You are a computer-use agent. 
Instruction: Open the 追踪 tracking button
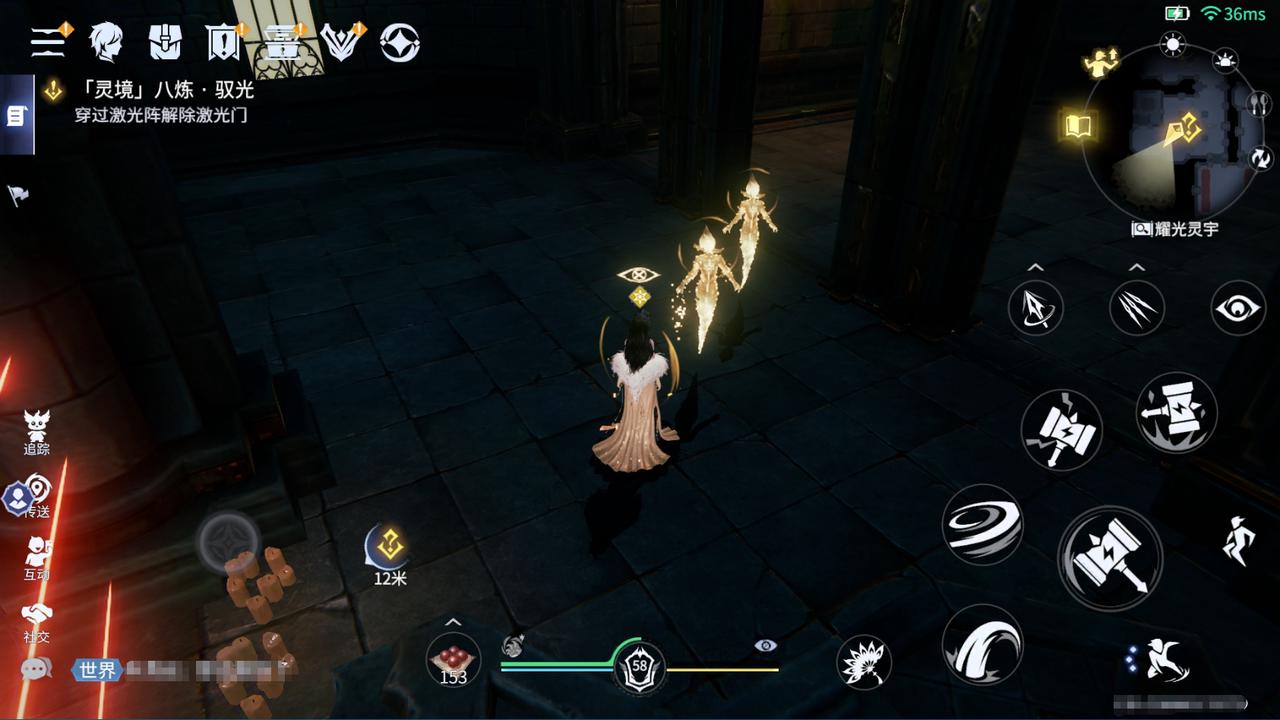click(37, 432)
